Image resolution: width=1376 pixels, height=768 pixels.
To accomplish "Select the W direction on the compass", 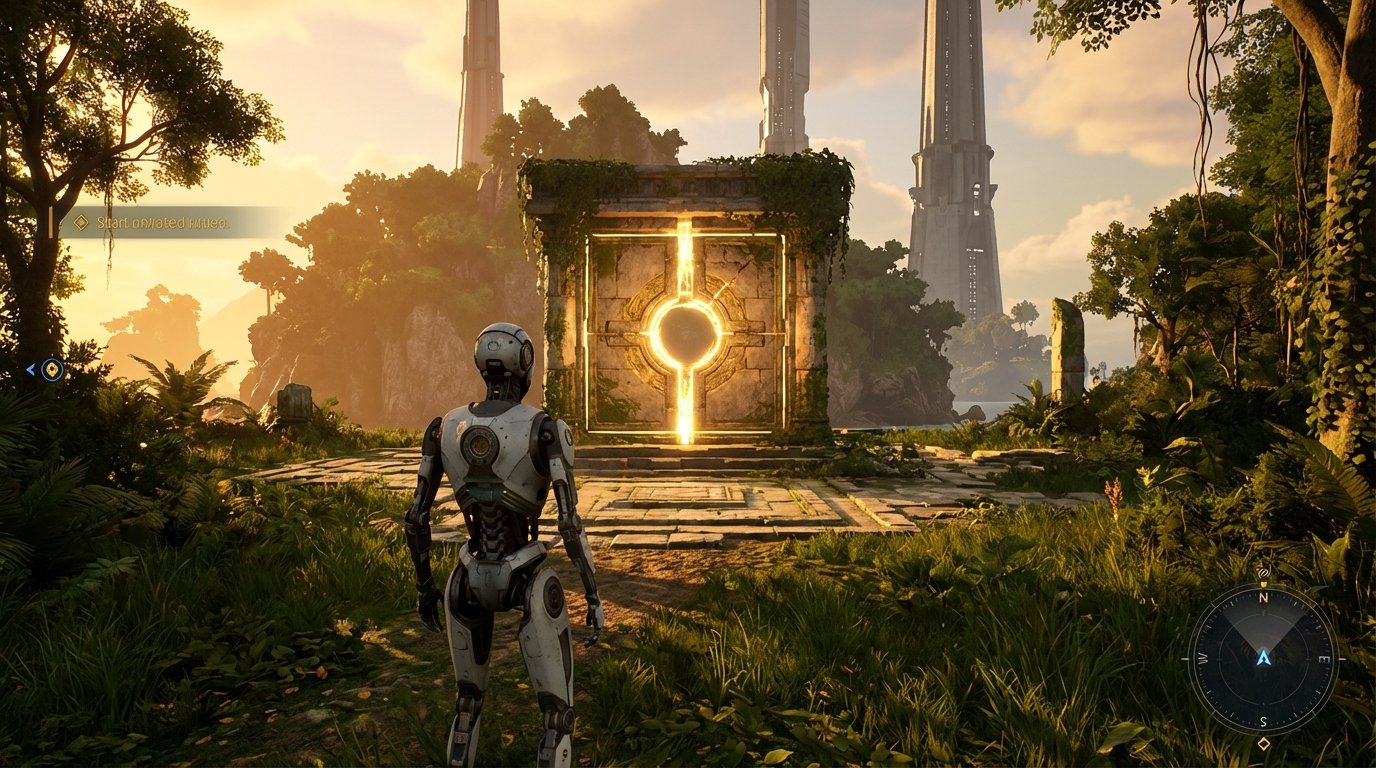I will (x=1203, y=659).
